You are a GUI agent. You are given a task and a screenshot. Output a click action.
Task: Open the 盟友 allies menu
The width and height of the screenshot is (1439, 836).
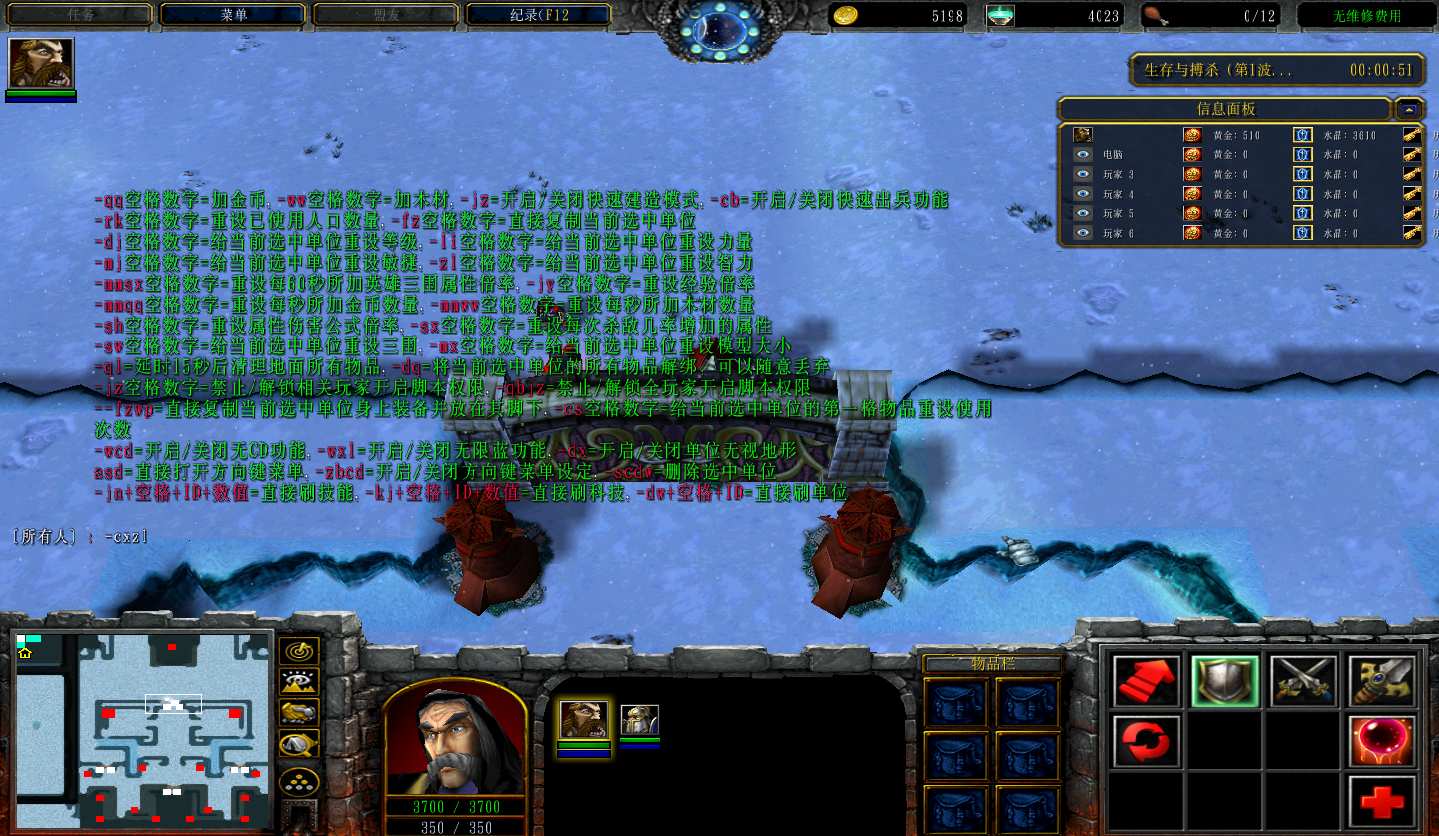coord(385,15)
